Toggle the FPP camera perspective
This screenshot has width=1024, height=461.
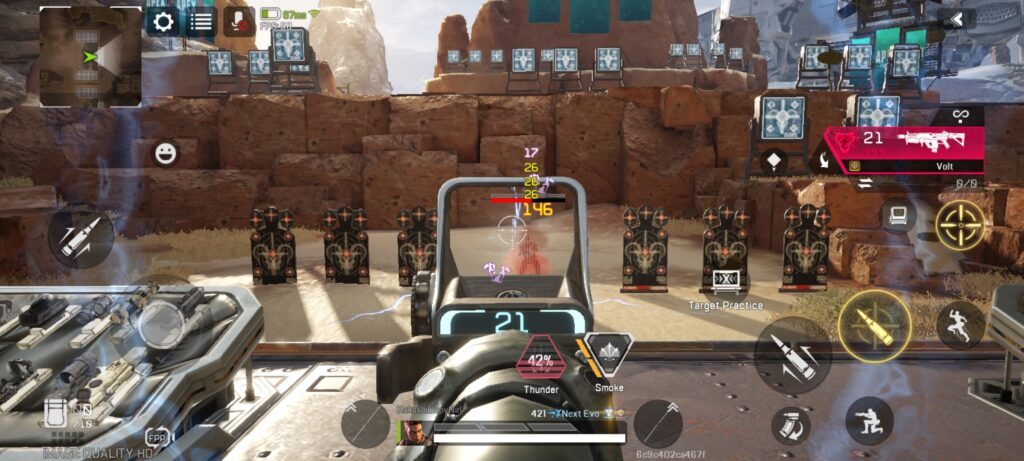(156, 438)
